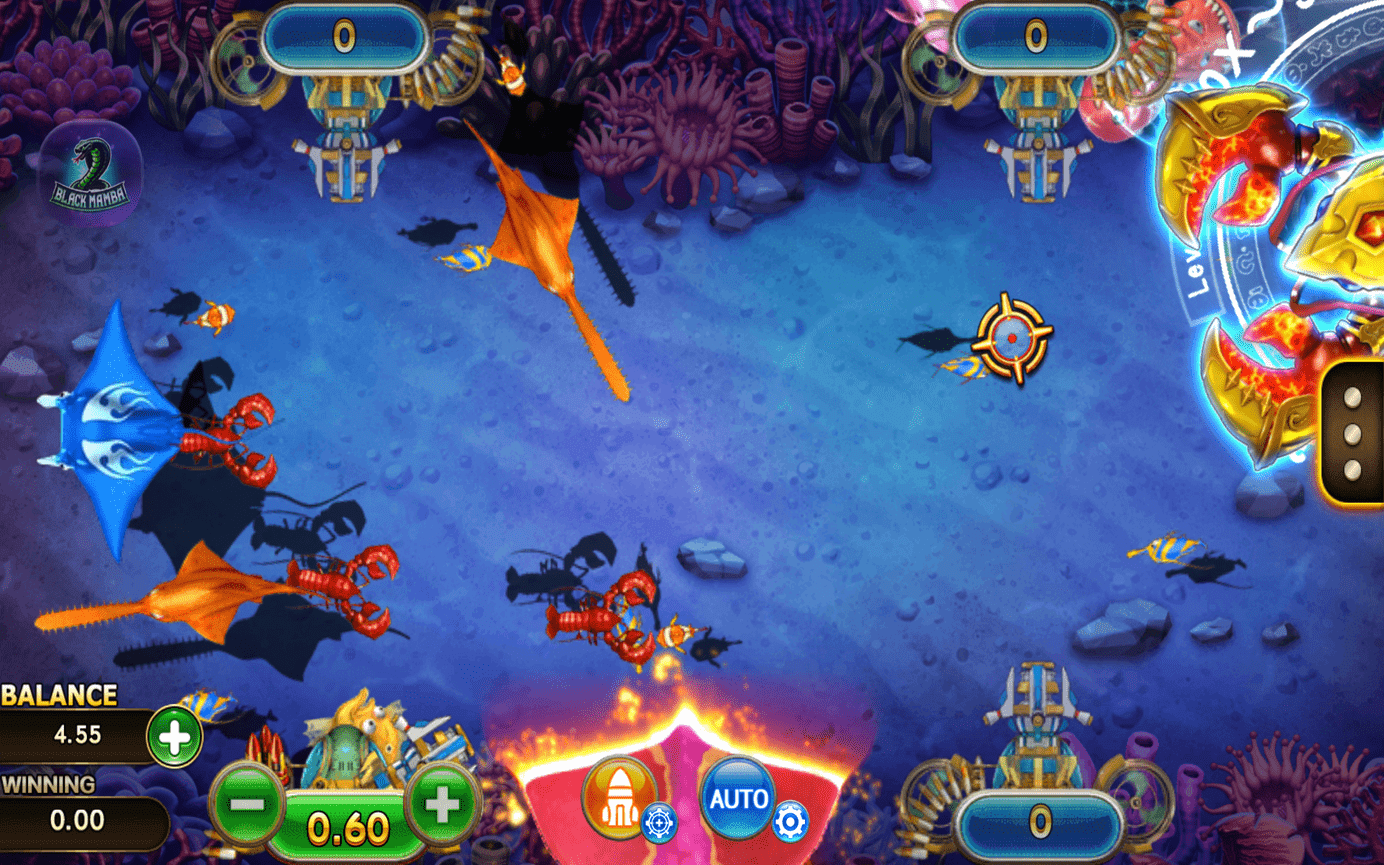The image size is (1384, 865).
Task: Add funds with the balance plus button
Action: (x=175, y=737)
